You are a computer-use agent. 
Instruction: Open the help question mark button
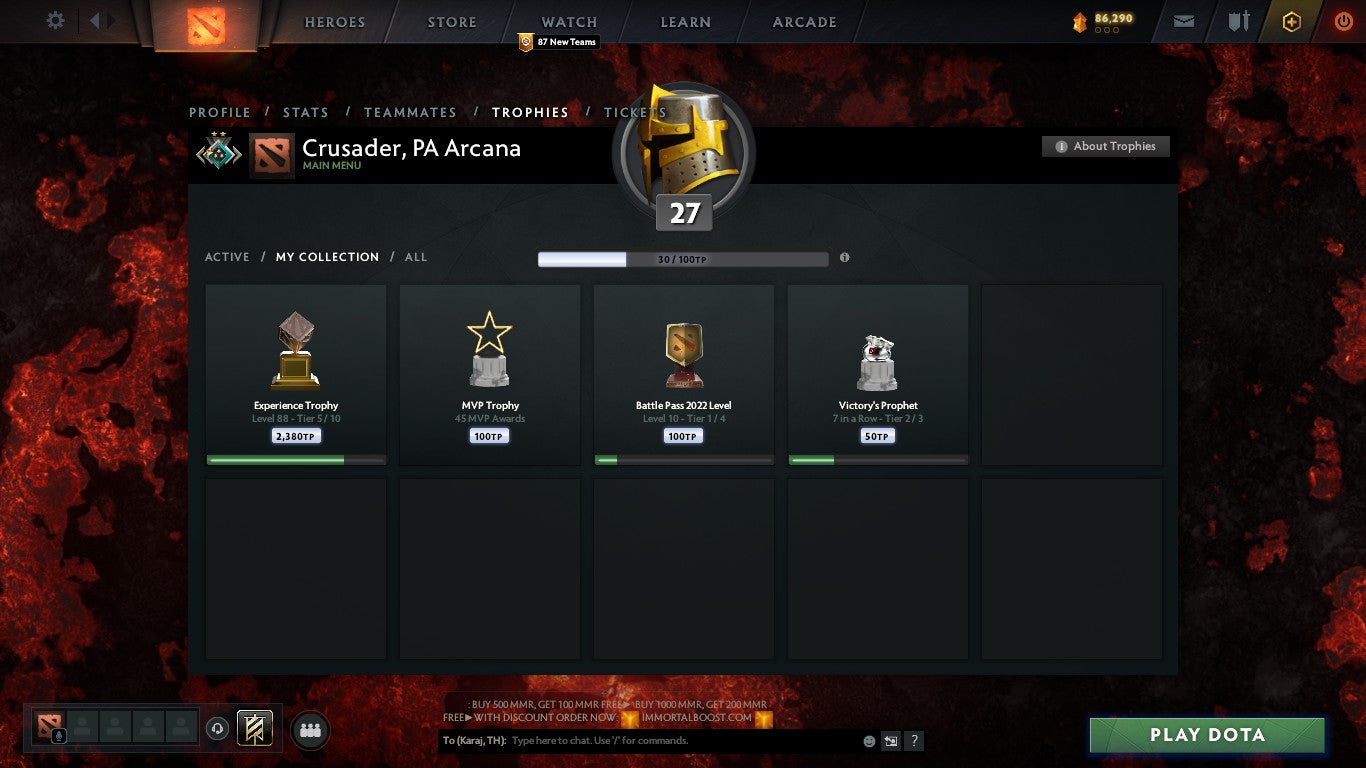pyautogui.click(x=913, y=740)
